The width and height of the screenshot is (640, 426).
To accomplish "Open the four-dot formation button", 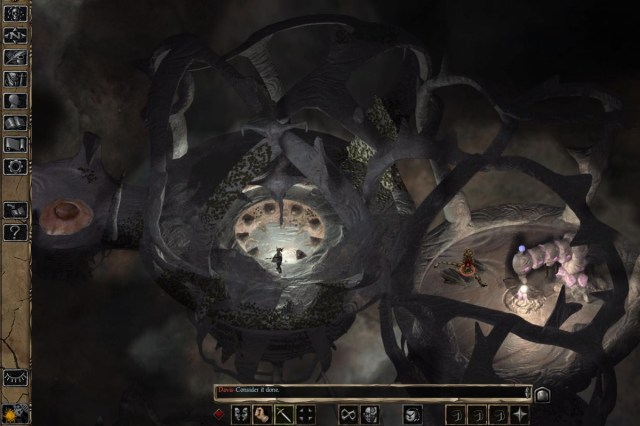I will point(306,414).
